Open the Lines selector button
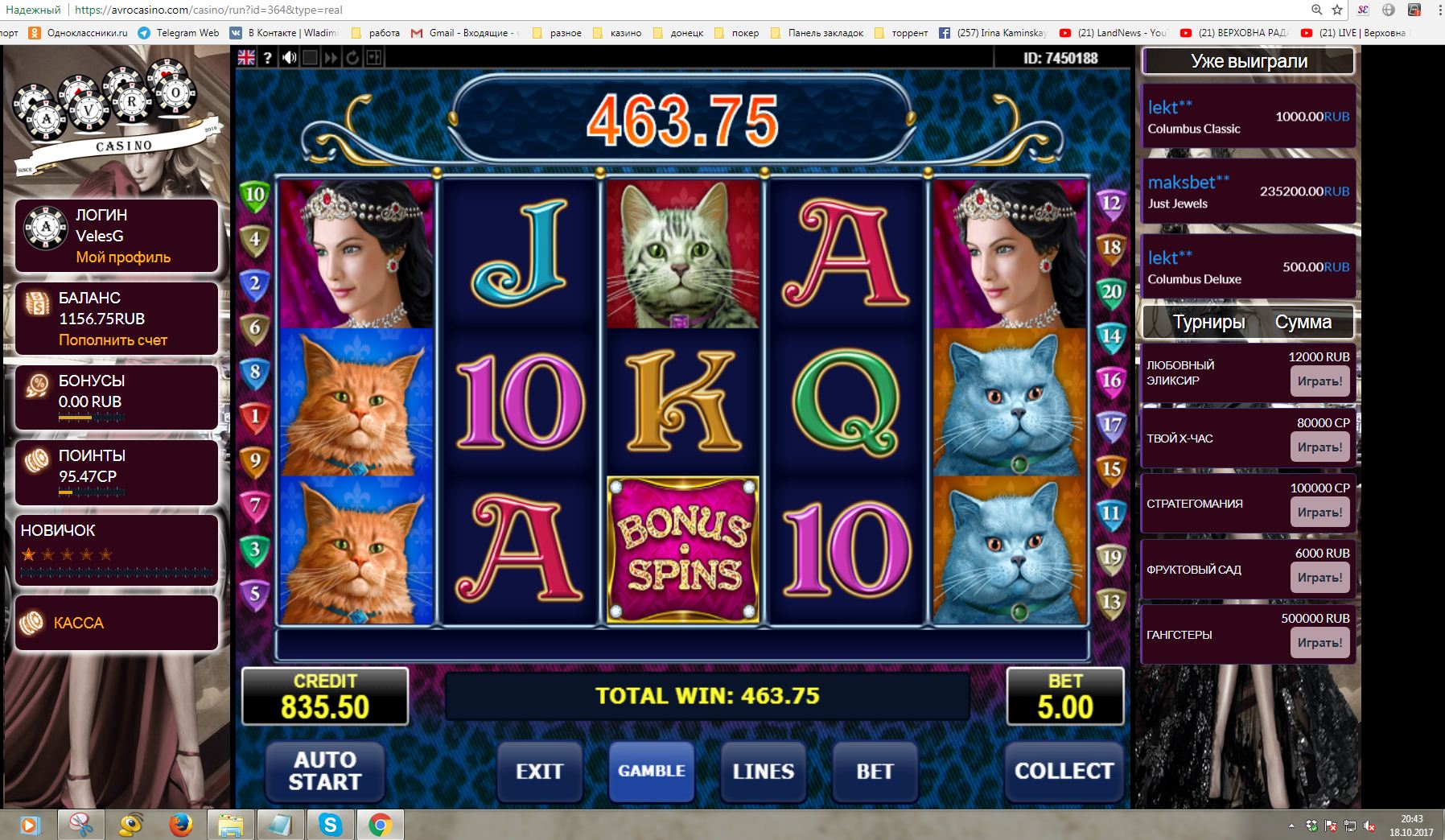 pos(763,771)
